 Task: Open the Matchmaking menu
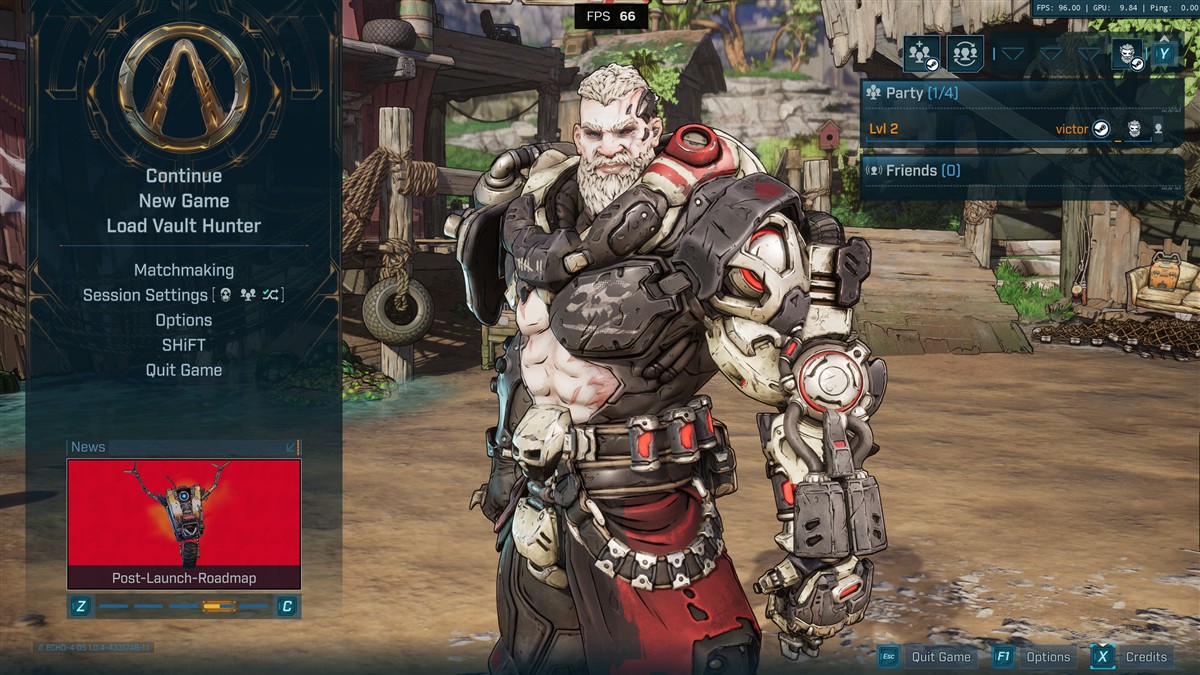pyautogui.click(x=184, y=270)
